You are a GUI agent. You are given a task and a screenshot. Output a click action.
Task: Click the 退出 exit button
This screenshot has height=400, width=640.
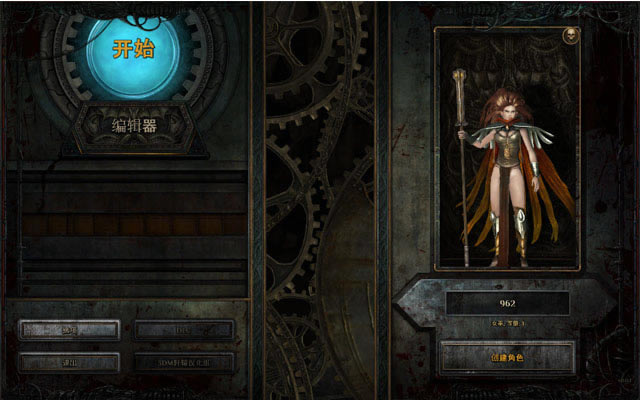click(x=70, y=361)
